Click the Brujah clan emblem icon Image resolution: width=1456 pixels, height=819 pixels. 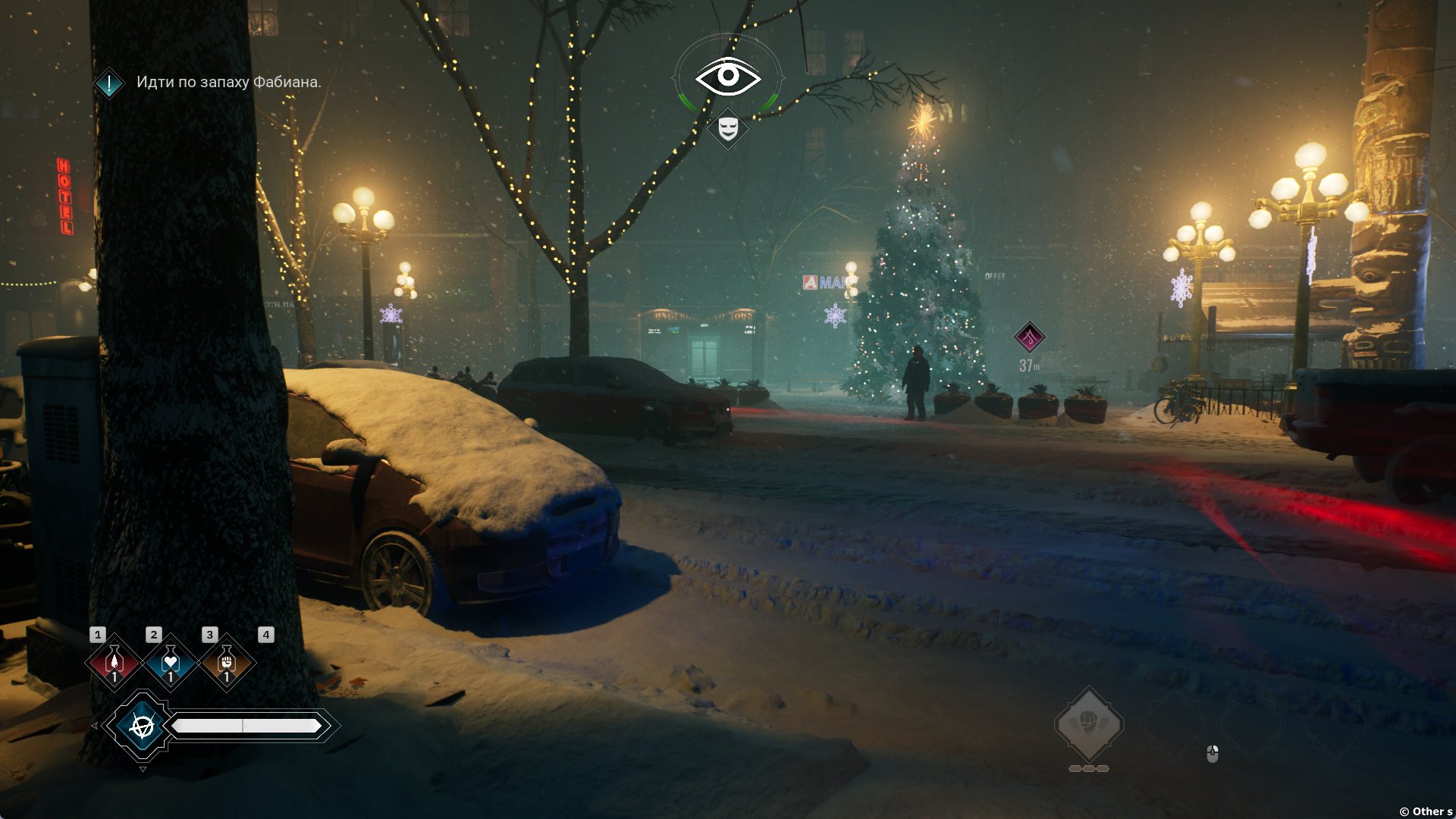tap(142, 726)
